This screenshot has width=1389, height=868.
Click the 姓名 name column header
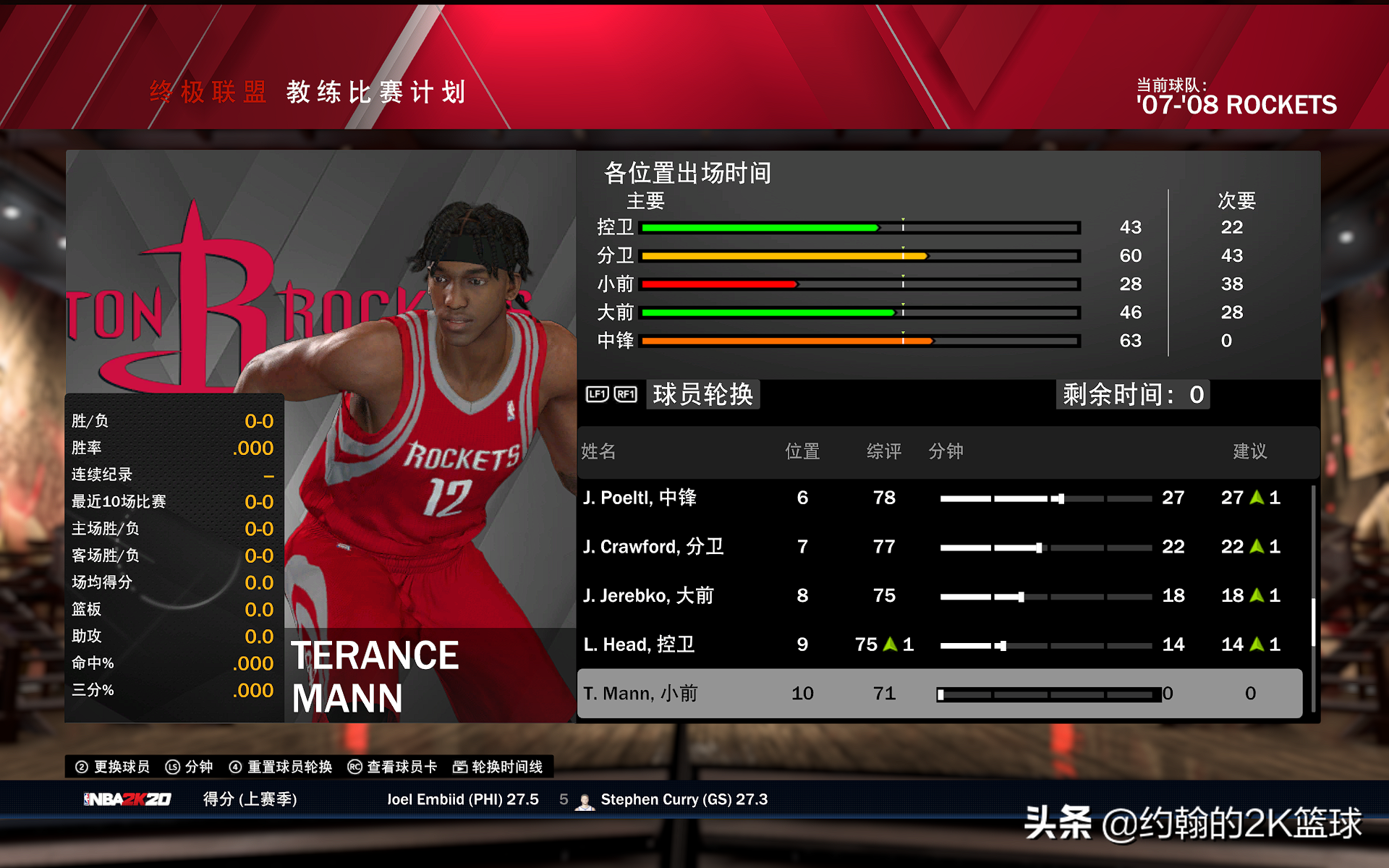click(x=598, y=451)
